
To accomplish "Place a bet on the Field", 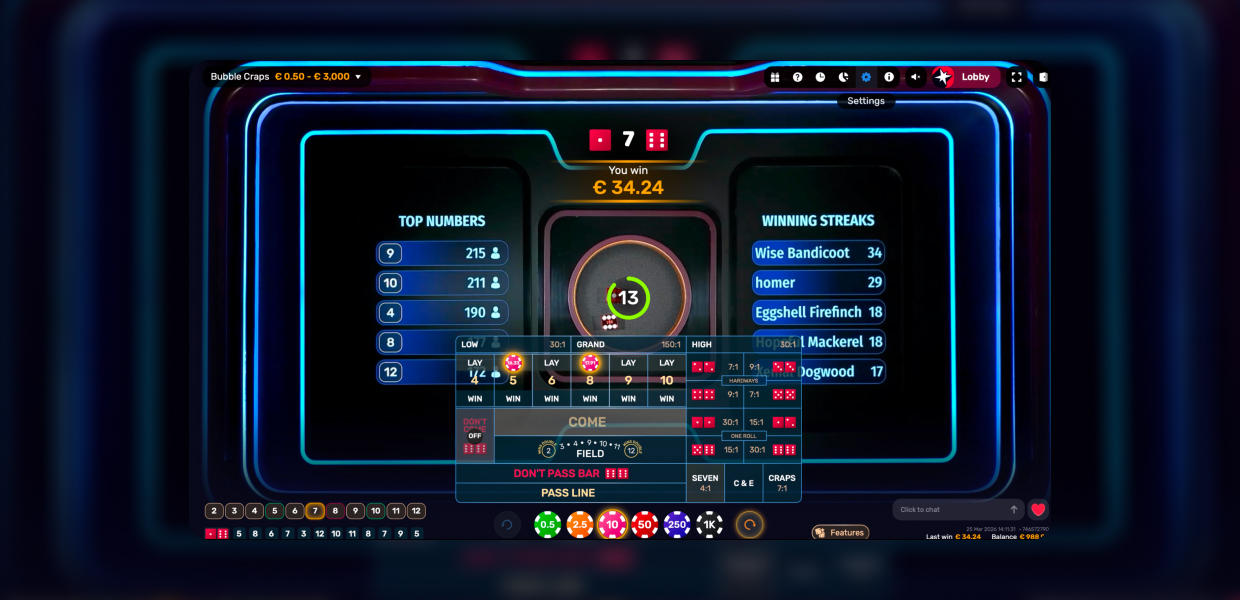I will point(590,451).
